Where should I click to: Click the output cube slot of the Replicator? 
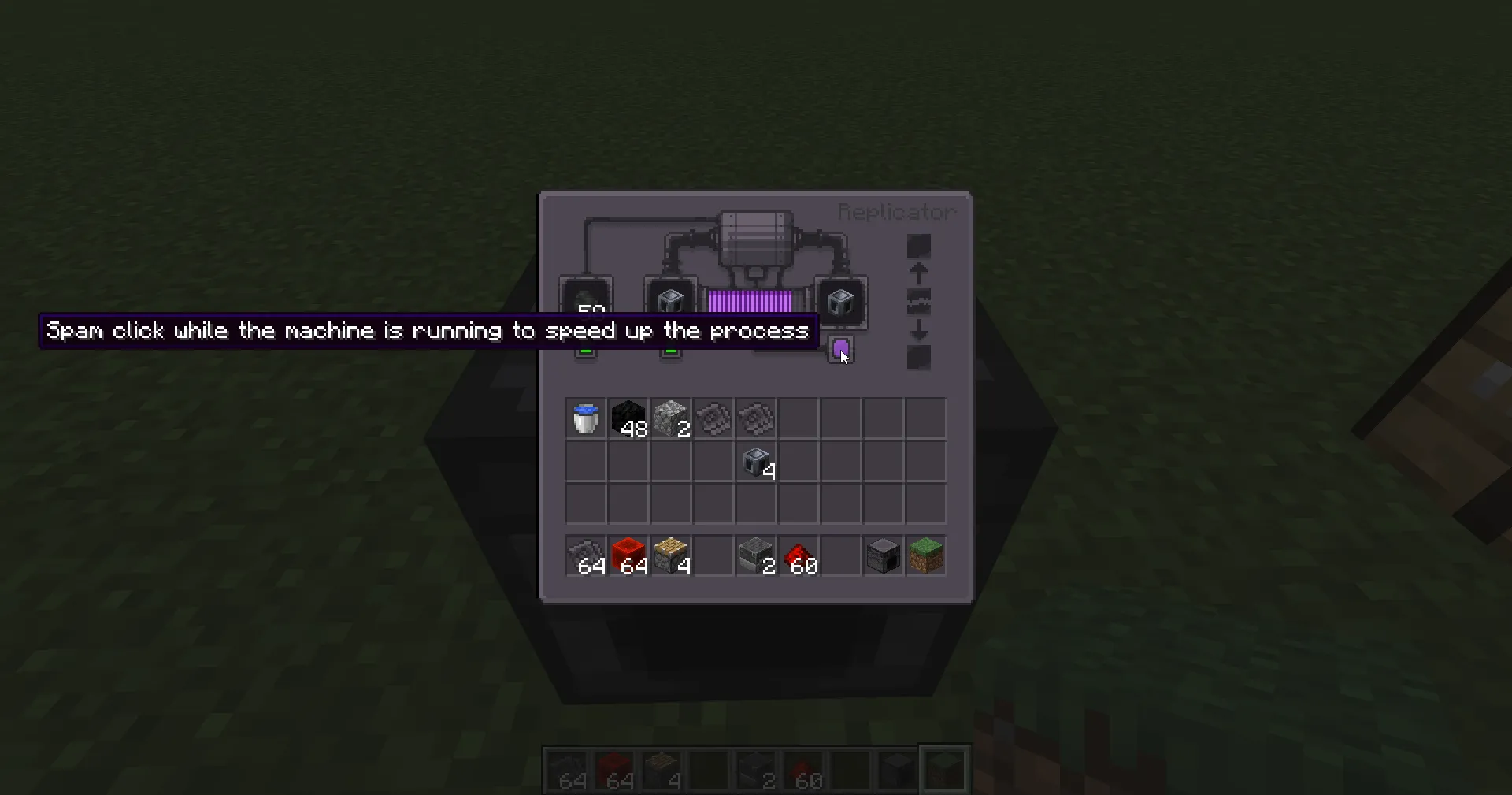coord(841,303)
